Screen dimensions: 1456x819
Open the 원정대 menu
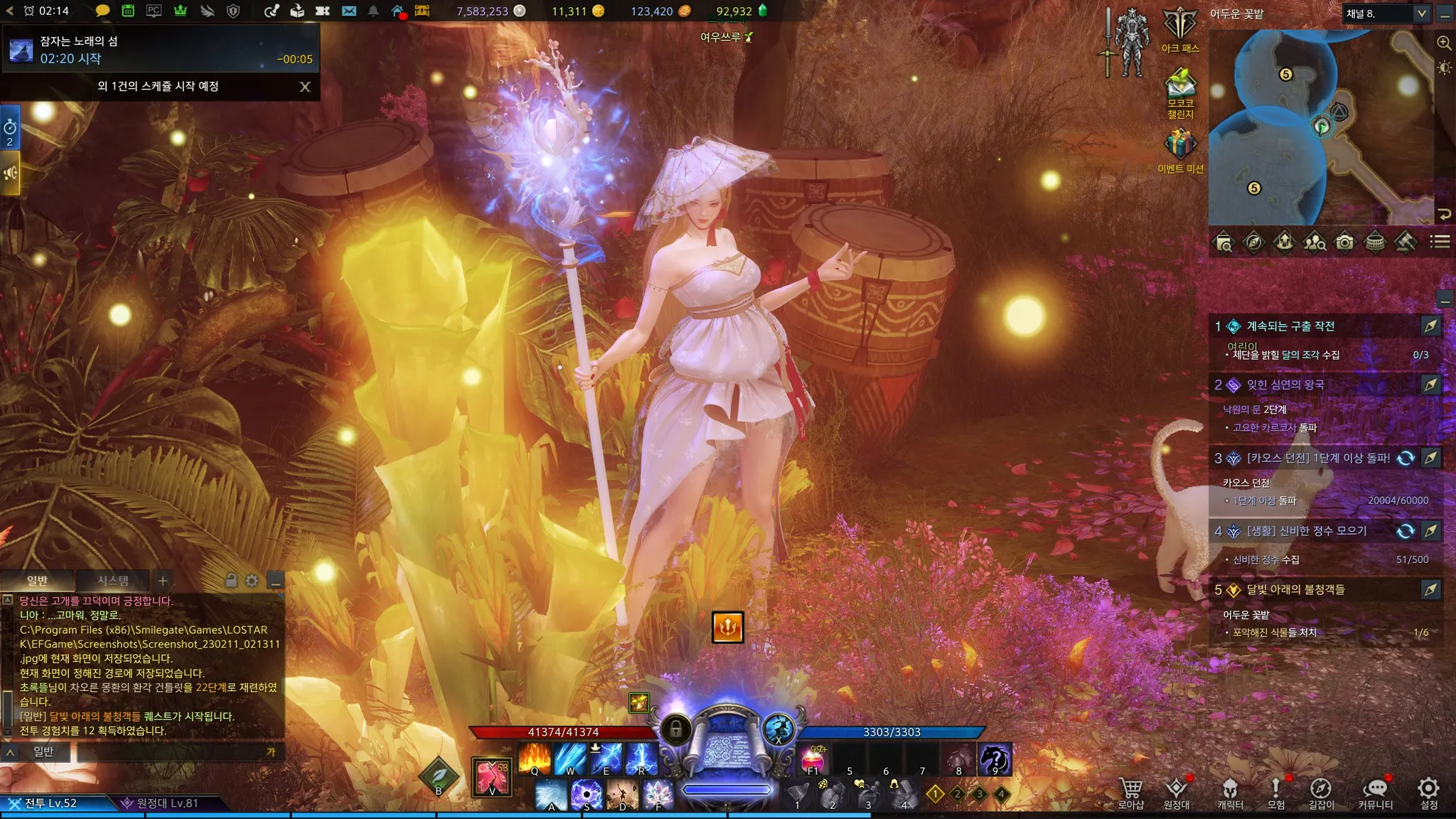coord(1177,791)
